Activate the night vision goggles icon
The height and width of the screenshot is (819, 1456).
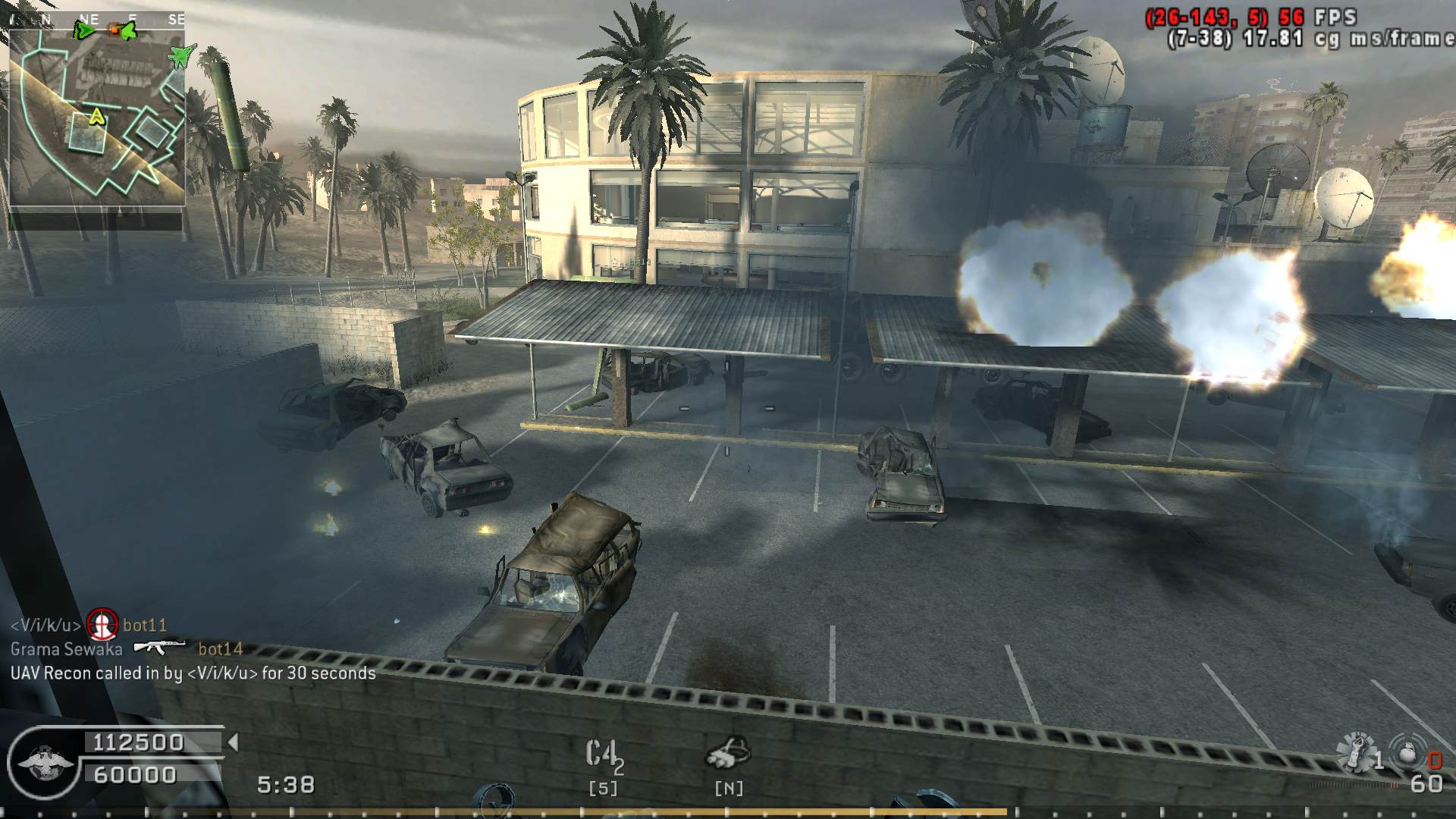tap(728, 753)
